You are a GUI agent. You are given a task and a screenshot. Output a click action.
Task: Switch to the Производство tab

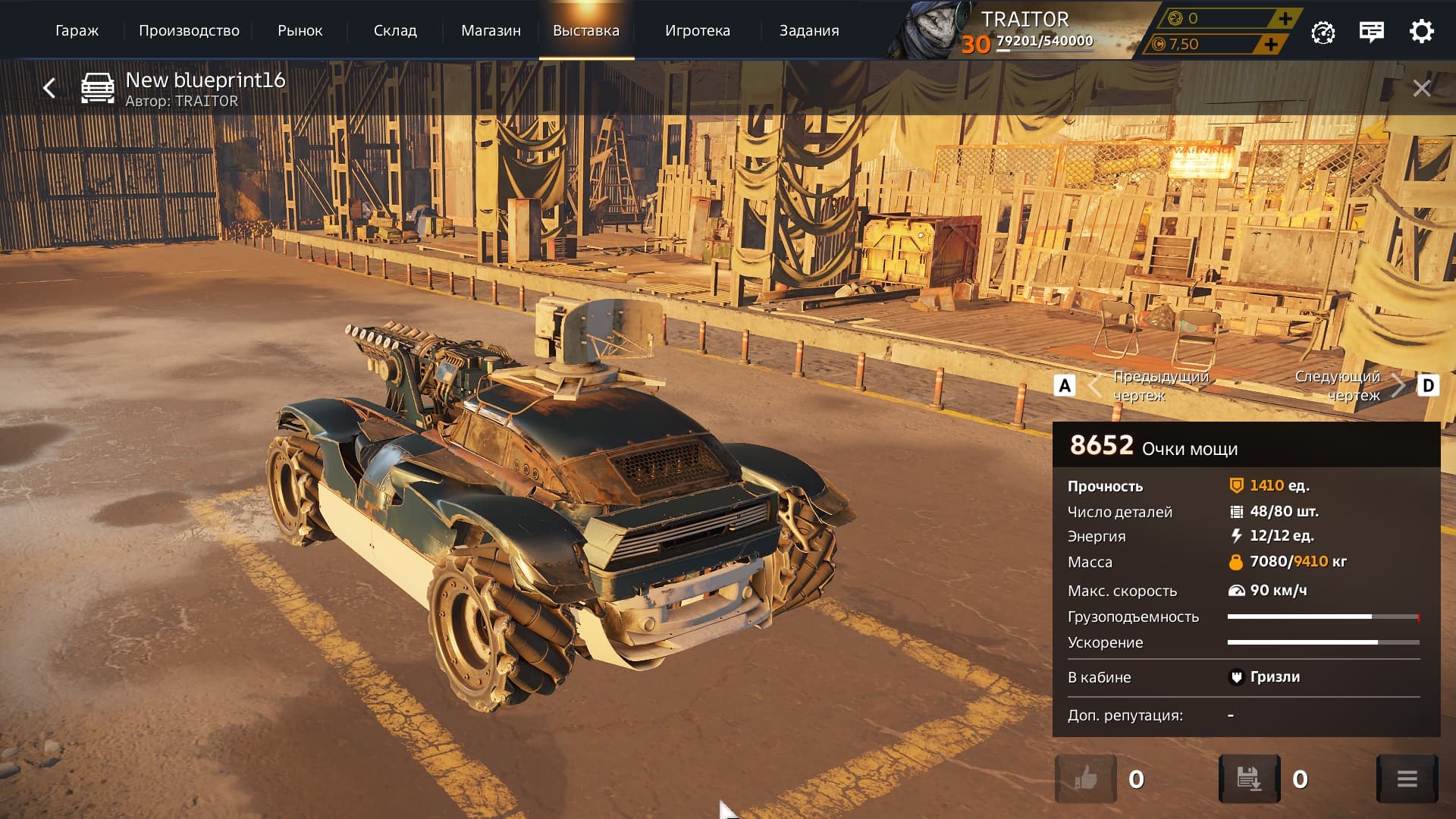[x=189, y=31]
